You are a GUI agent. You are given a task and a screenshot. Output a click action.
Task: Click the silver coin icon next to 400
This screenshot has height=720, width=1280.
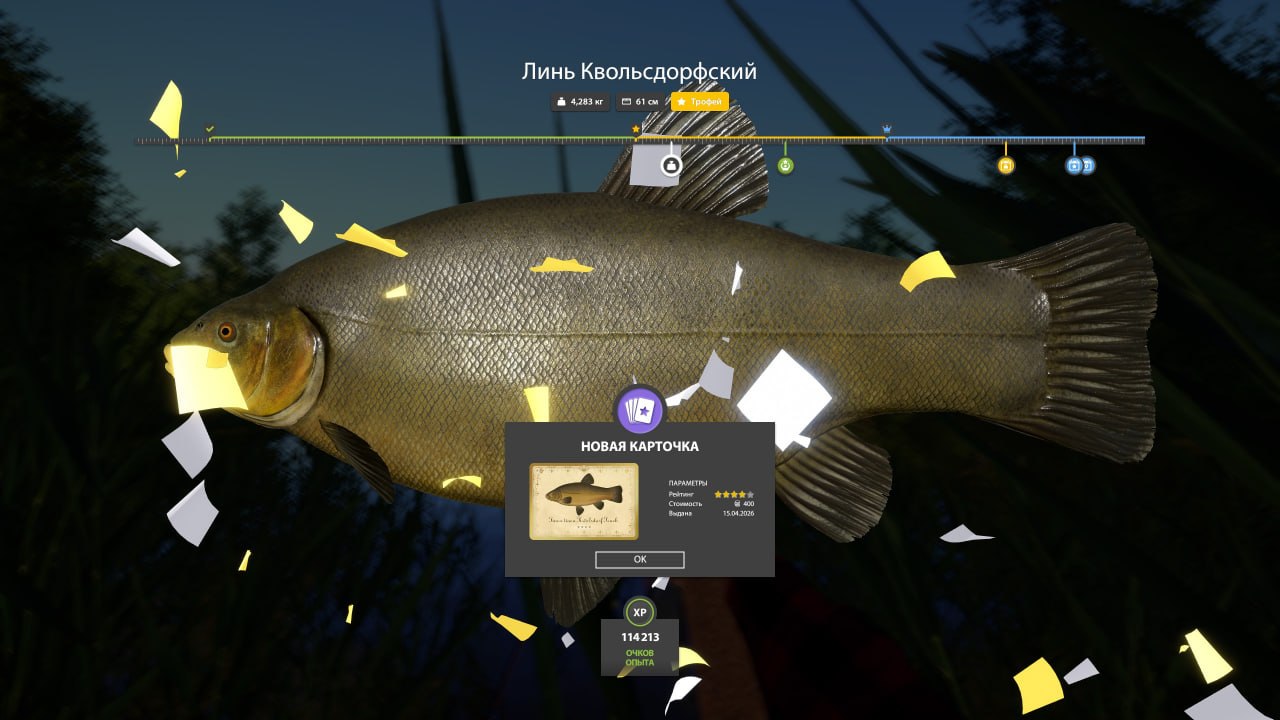coord(737,504)
